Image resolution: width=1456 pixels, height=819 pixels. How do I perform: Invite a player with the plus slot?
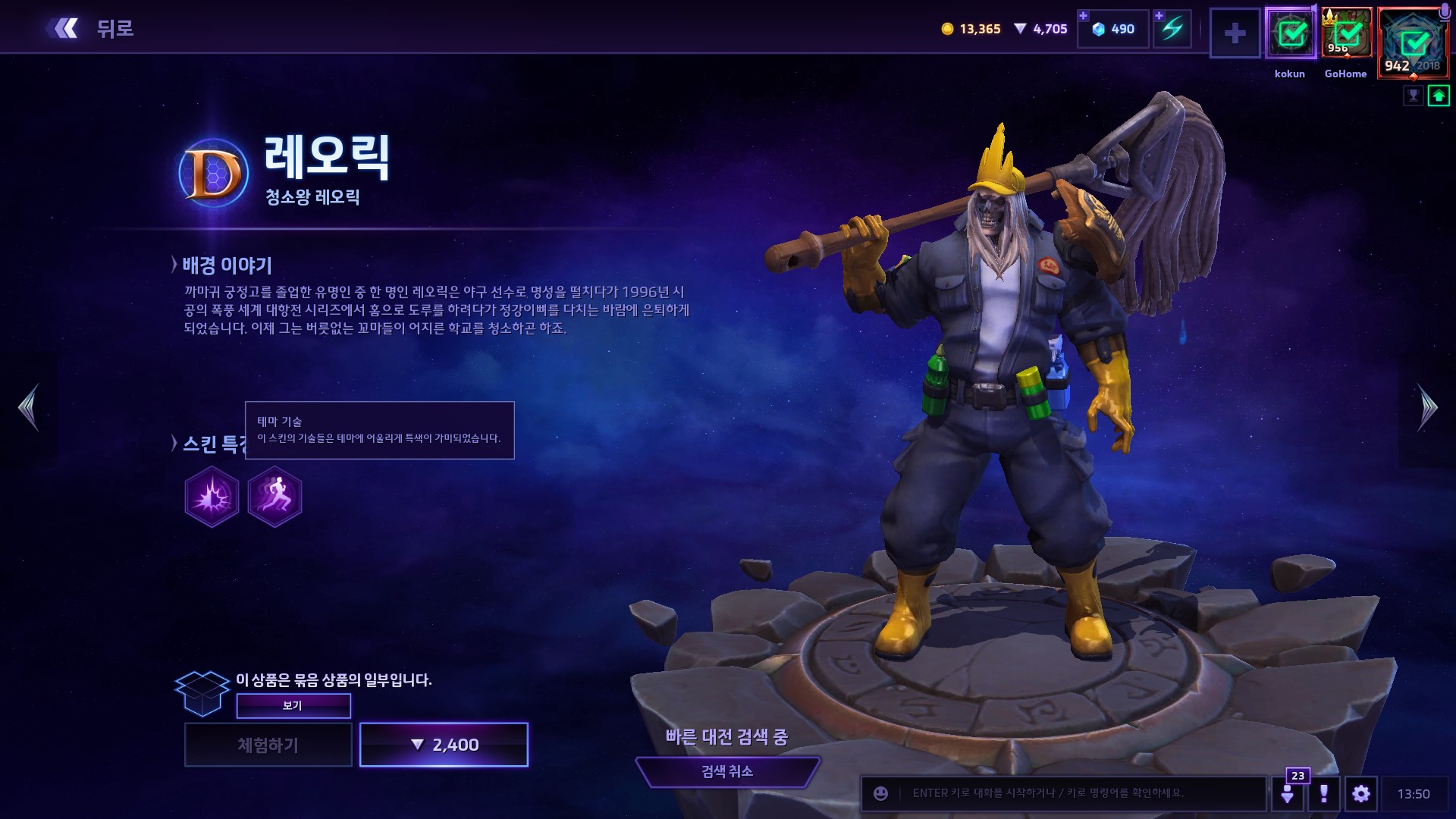point(1235,33)
